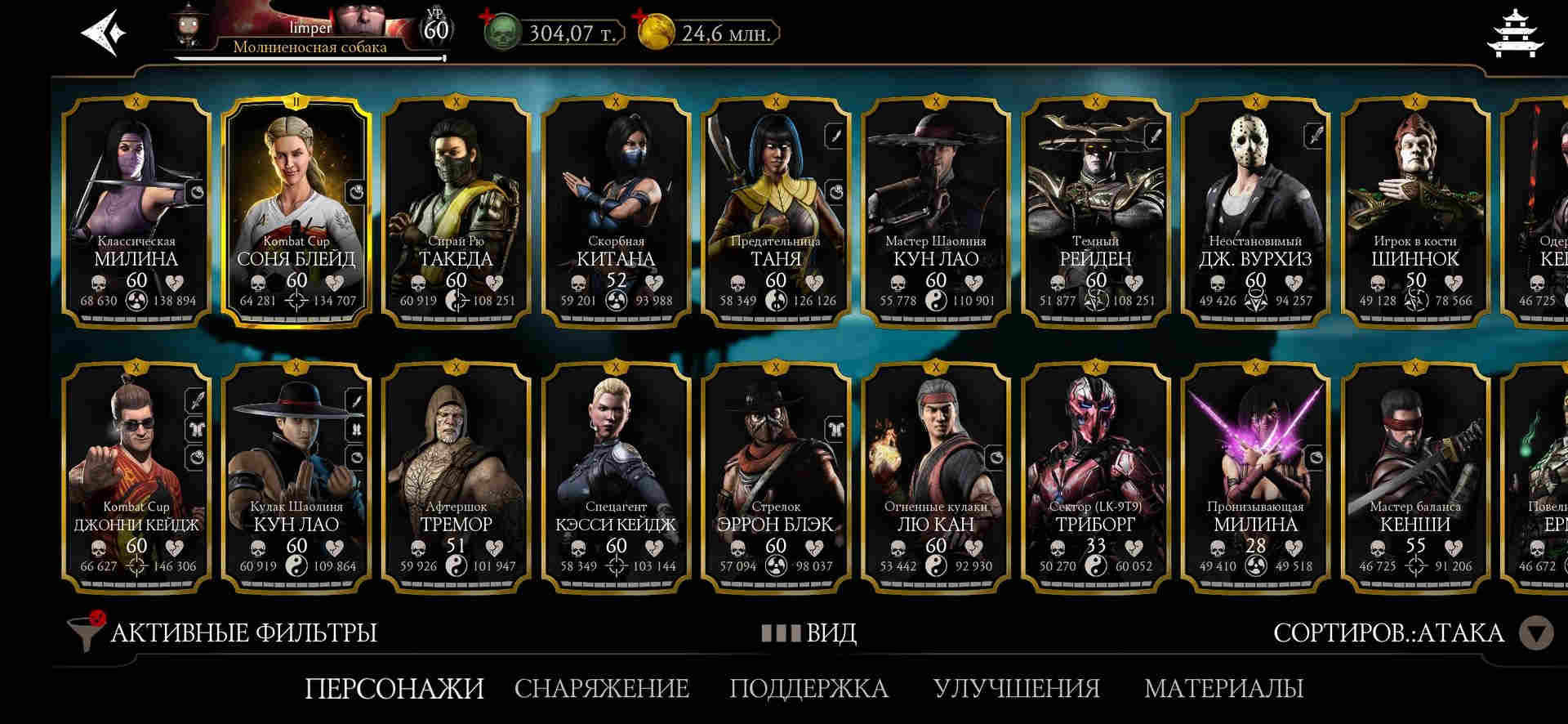Select the Kombat Cup Джонни Кейдж card
The image size is (1568, 724).
pyautogui.click(x=136, y=478)
